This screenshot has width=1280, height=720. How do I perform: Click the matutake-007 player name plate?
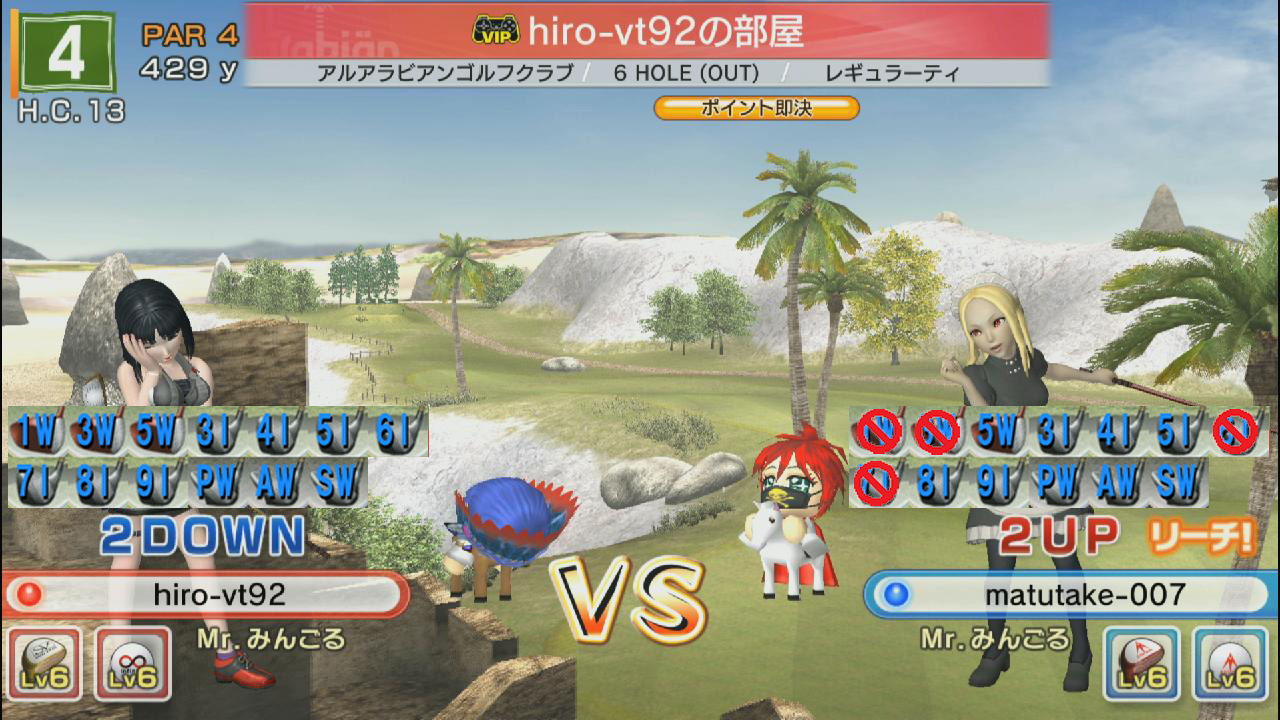click(1070, 595)
